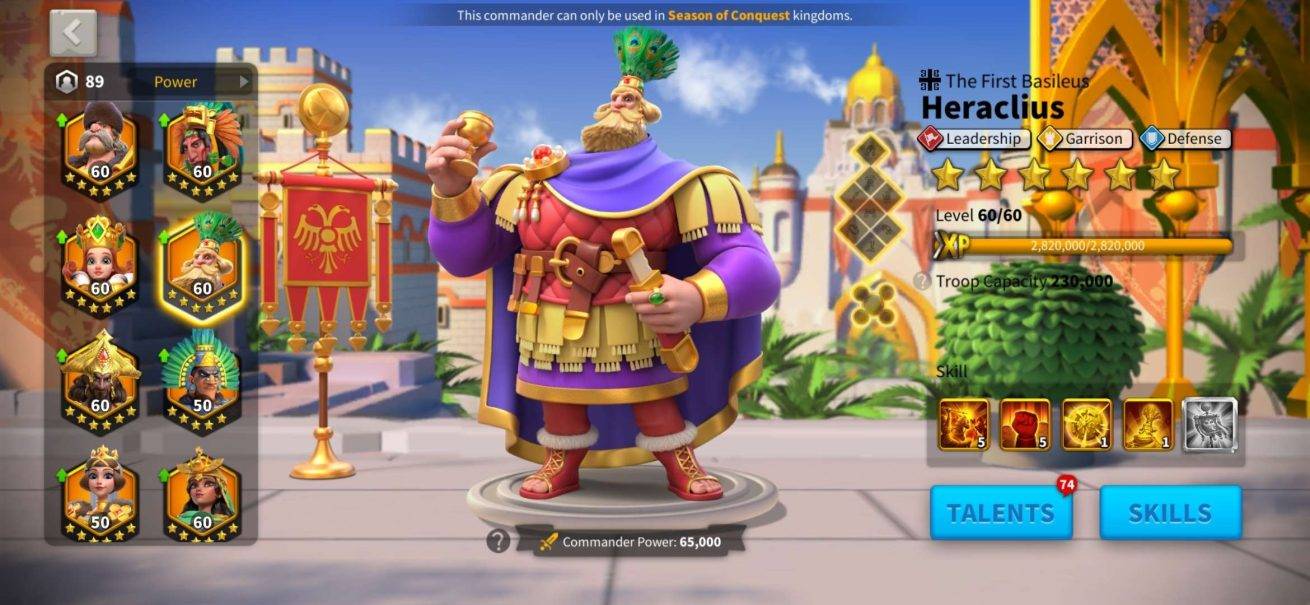Go back with the arrow button
Screen dimensions: 1310x605
tap(73, 33)
